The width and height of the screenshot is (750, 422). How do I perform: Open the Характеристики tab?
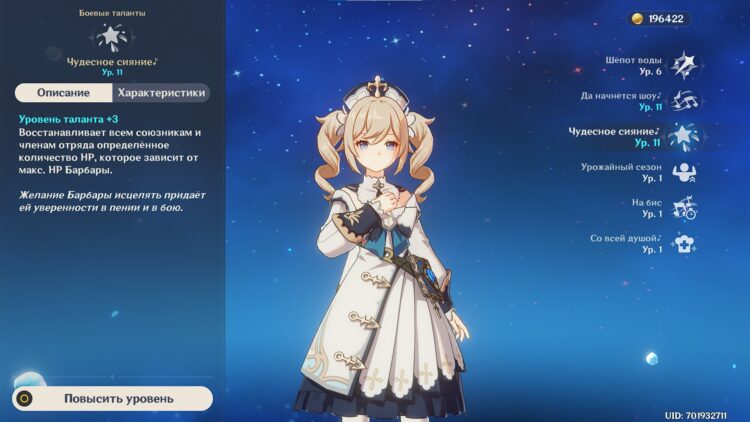point(161,93)
